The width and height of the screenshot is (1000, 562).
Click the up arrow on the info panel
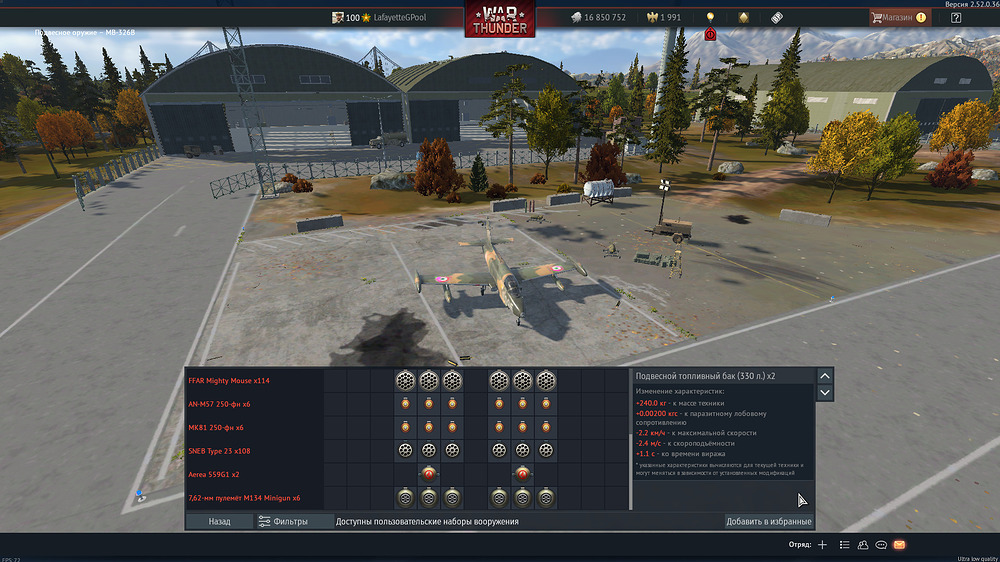click(825, 376)
